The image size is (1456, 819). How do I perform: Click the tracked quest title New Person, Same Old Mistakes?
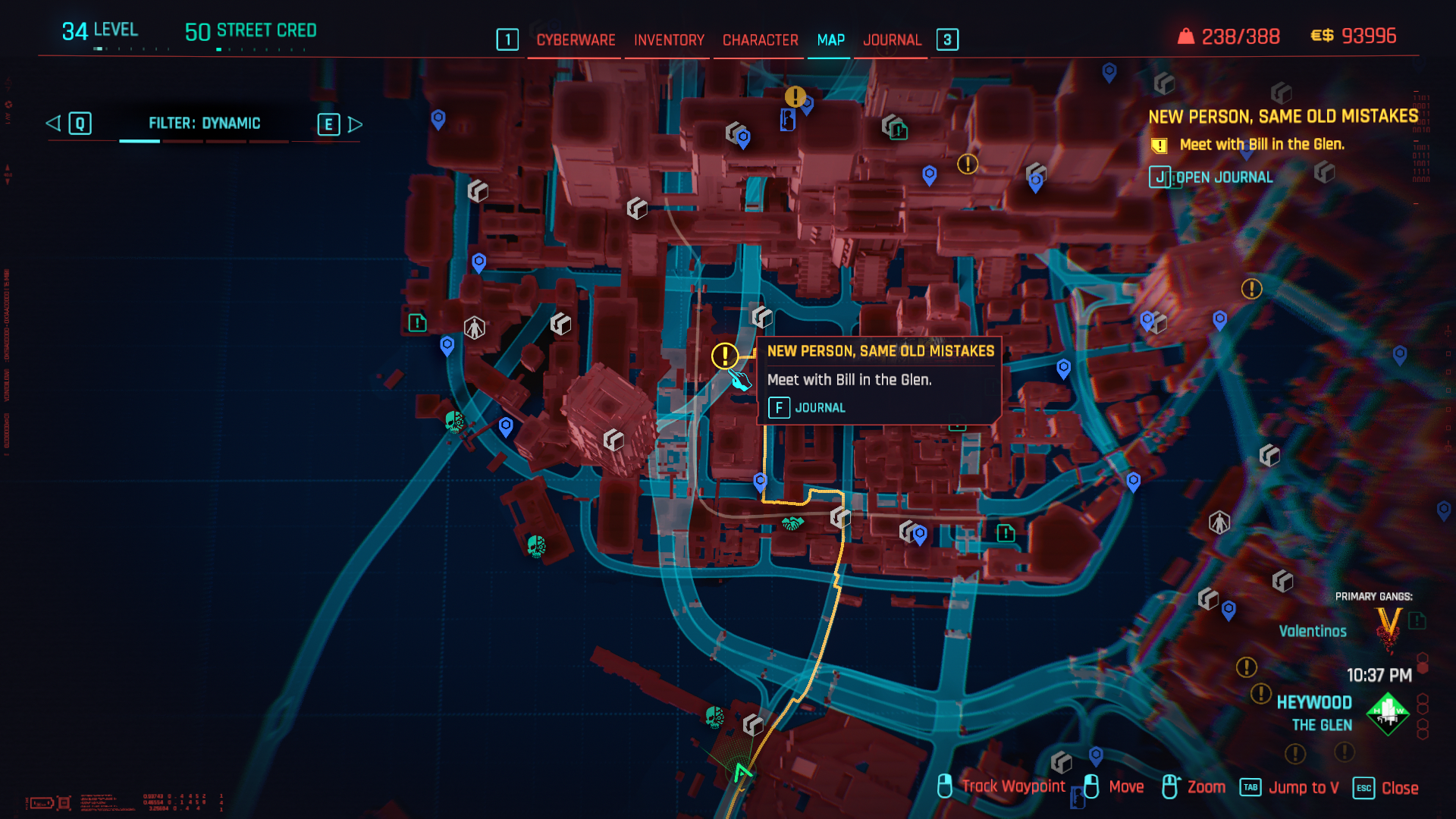(x=1282, y=116)
